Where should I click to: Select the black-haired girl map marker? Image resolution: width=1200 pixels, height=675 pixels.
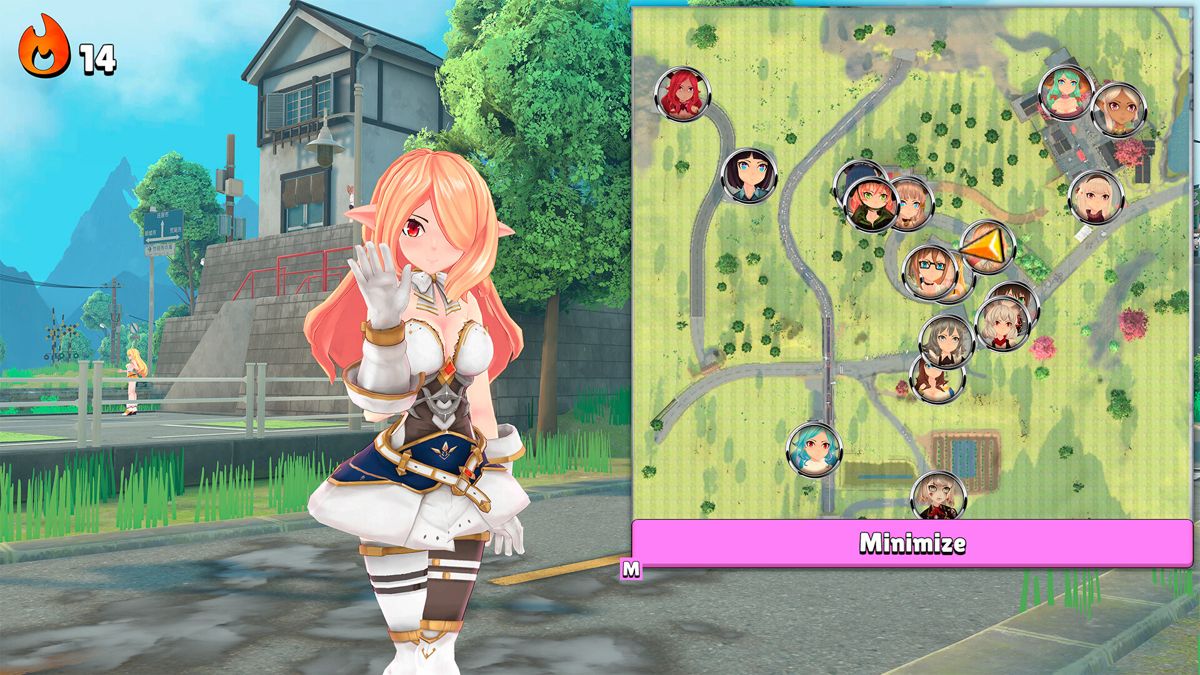(x=749, y=176)
